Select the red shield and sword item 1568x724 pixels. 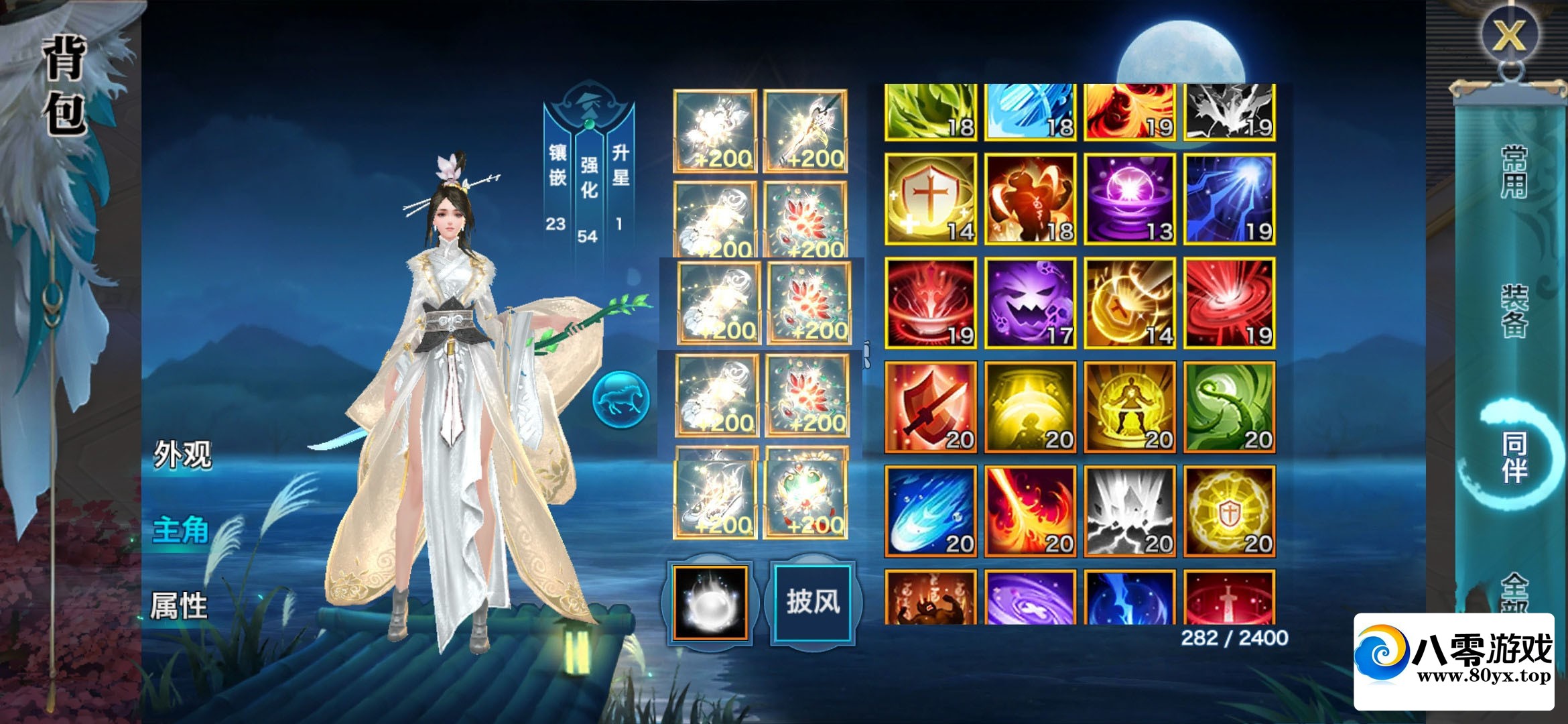pos(930,407)
